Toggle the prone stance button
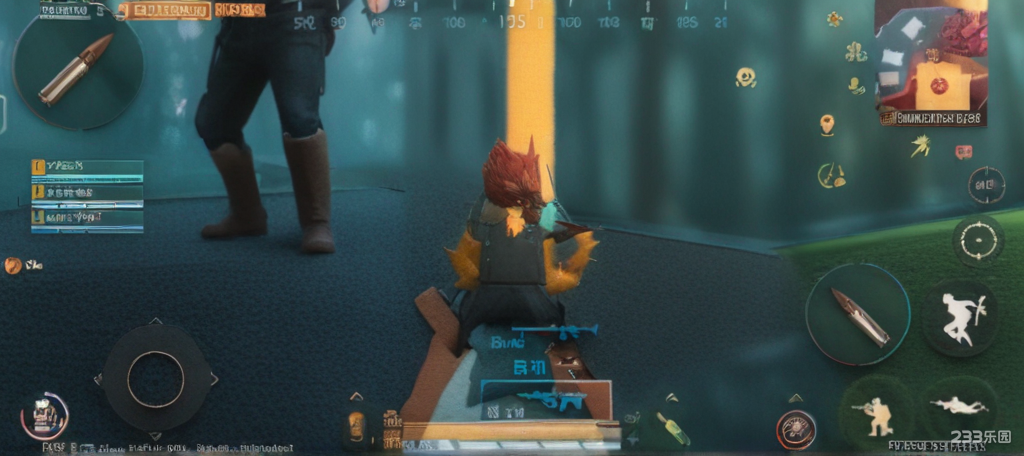Screen dimensions: 1024x456 [959, 407]
